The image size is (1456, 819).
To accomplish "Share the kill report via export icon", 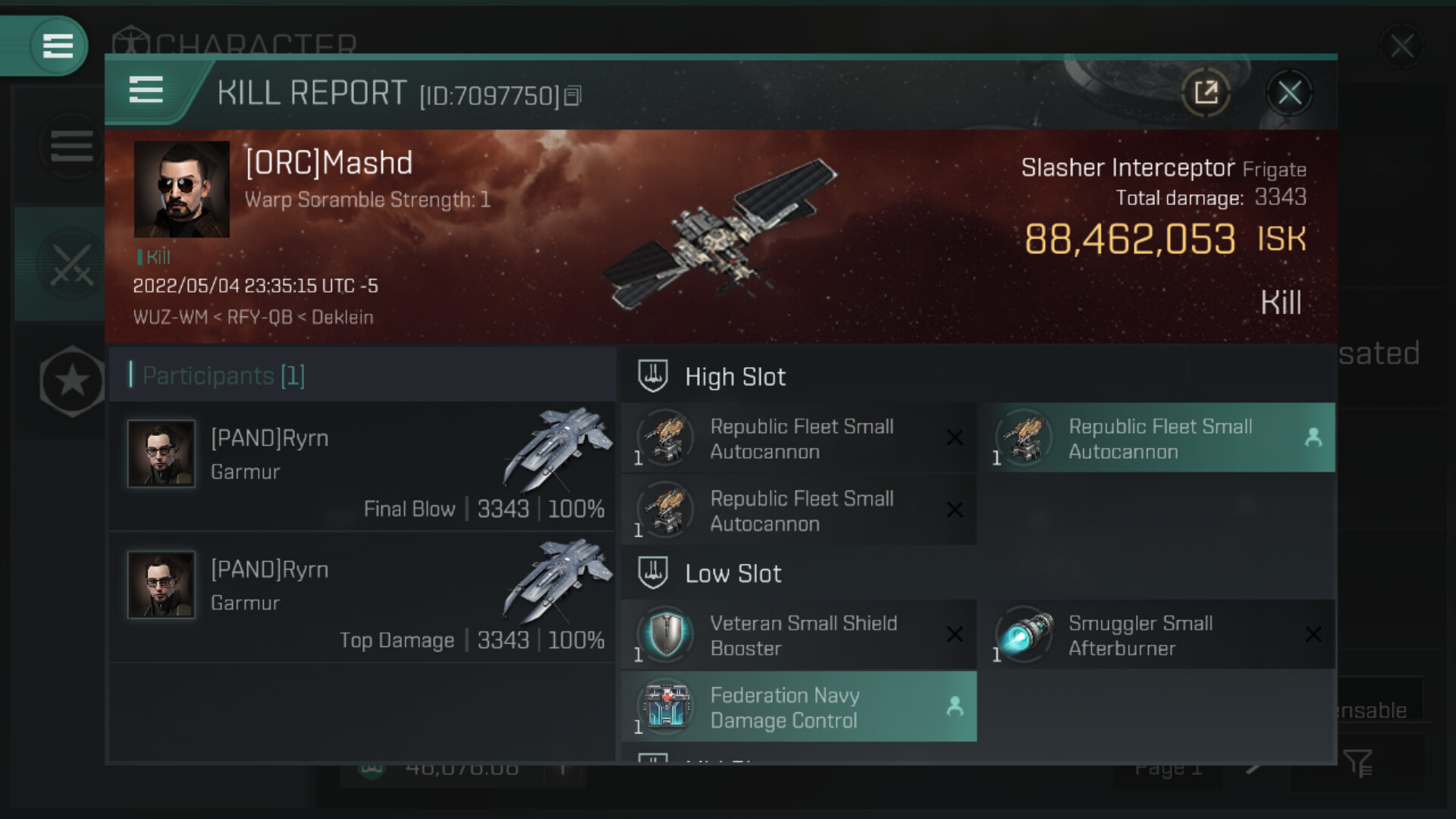I will click(1205, 94).
